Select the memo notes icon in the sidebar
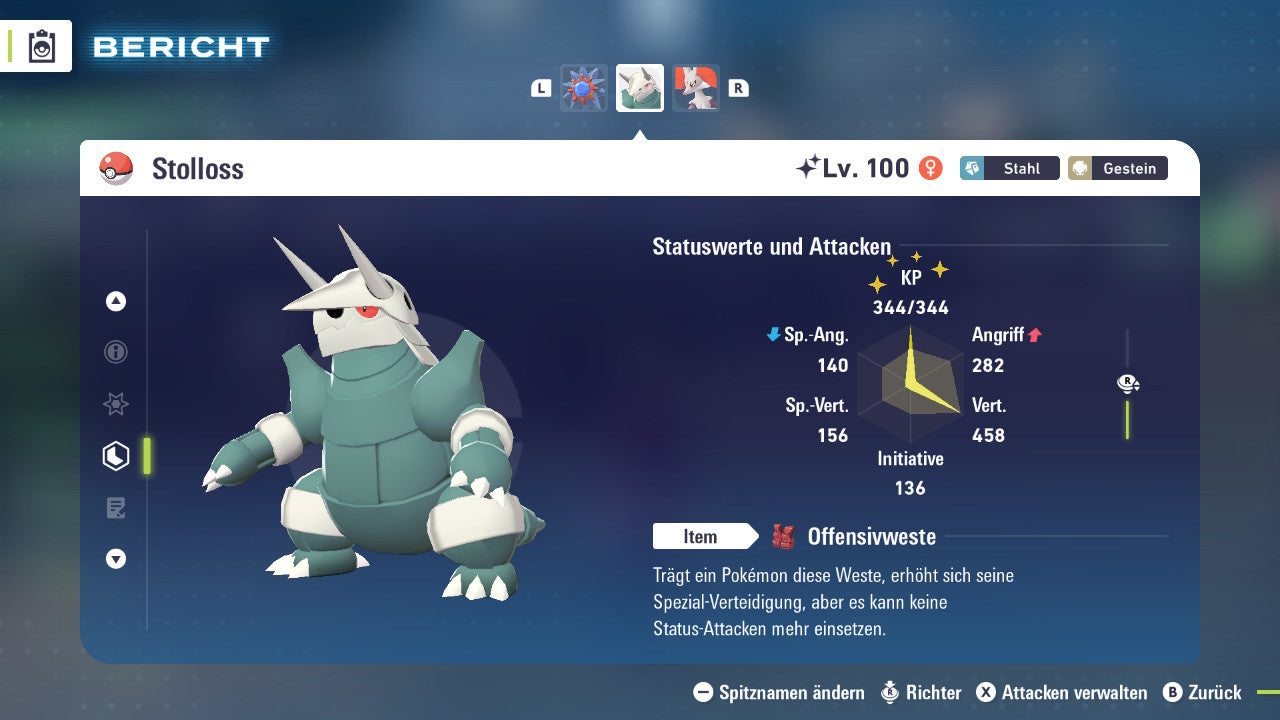Screen dimensions: 1280x720 pyautogui.click(x=116, y=508)
